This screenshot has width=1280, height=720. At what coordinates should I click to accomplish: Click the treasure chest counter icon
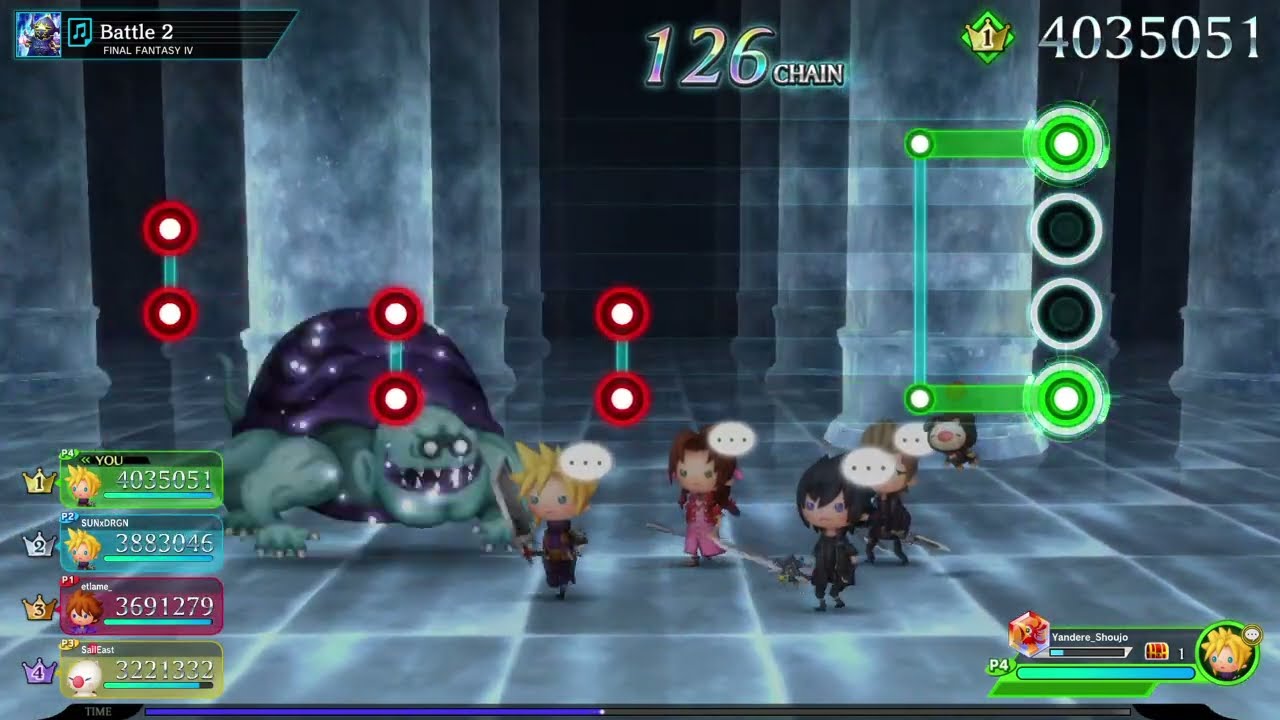1156,652
